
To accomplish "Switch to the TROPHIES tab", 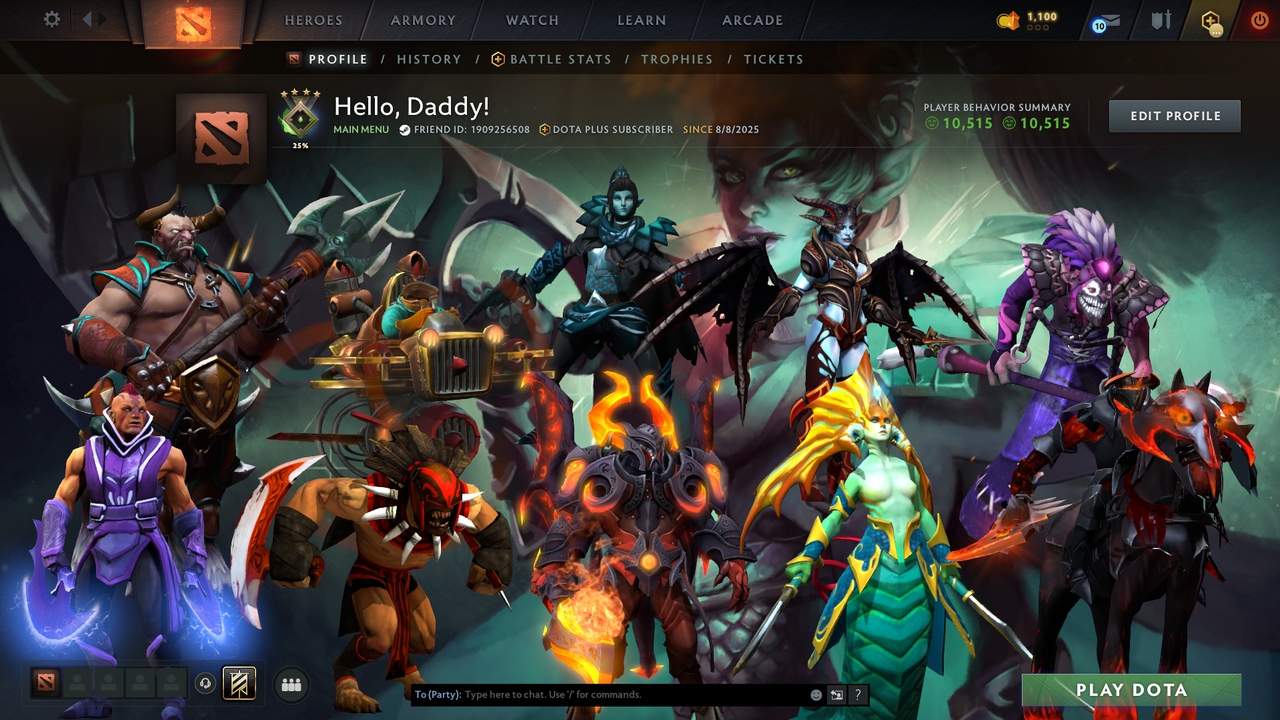I will pyautogui.click(x=677, y=59).
